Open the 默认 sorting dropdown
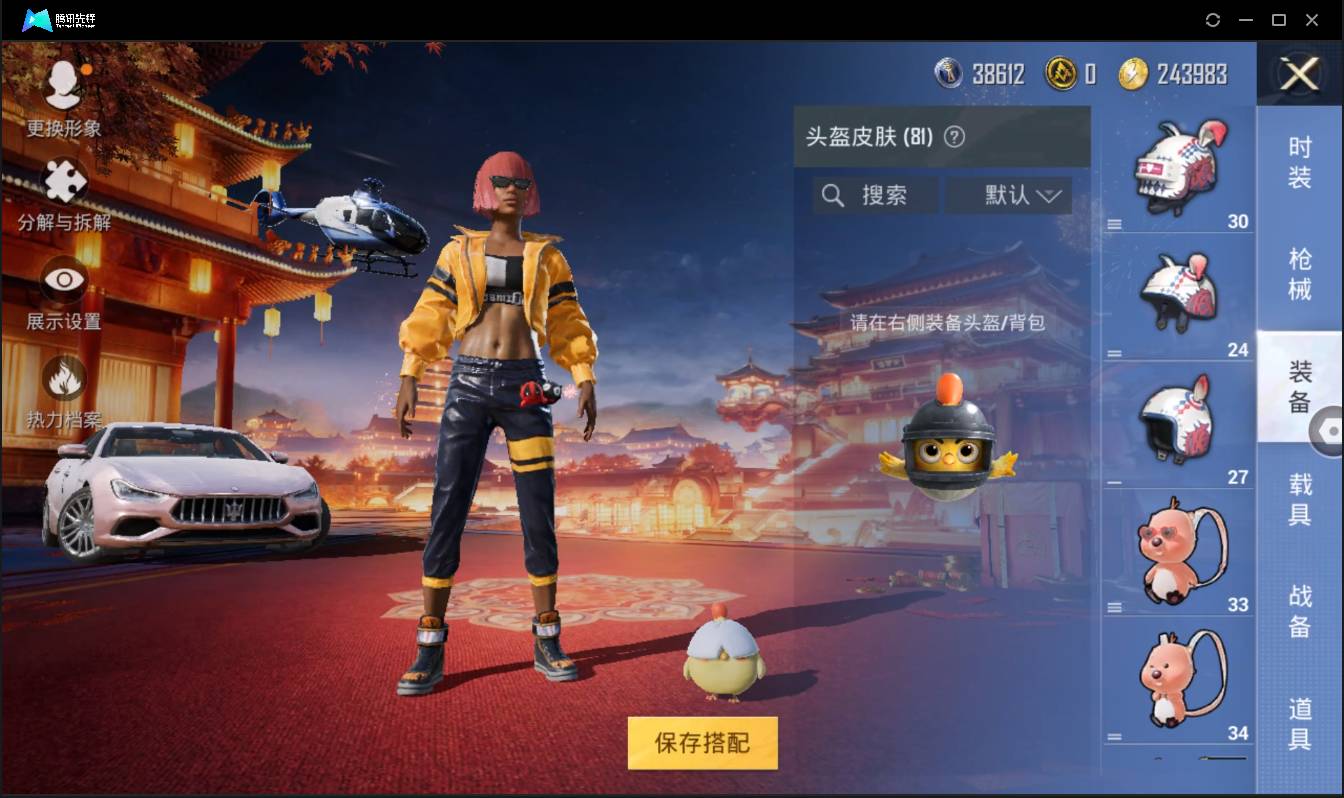This screenshot has height=798, width=1344. coord(1009,195)
